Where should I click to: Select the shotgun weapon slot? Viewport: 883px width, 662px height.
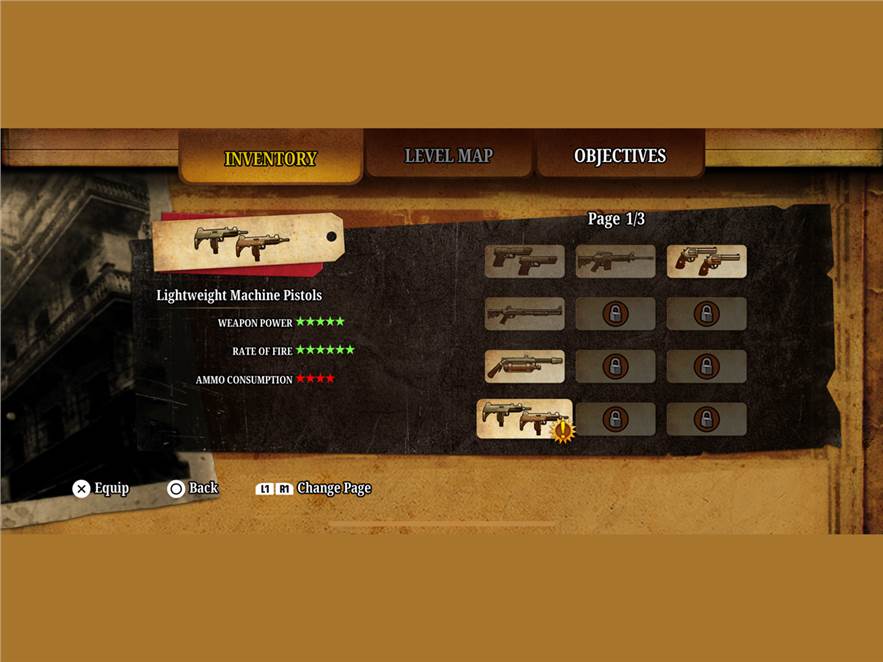pos(525,314)
